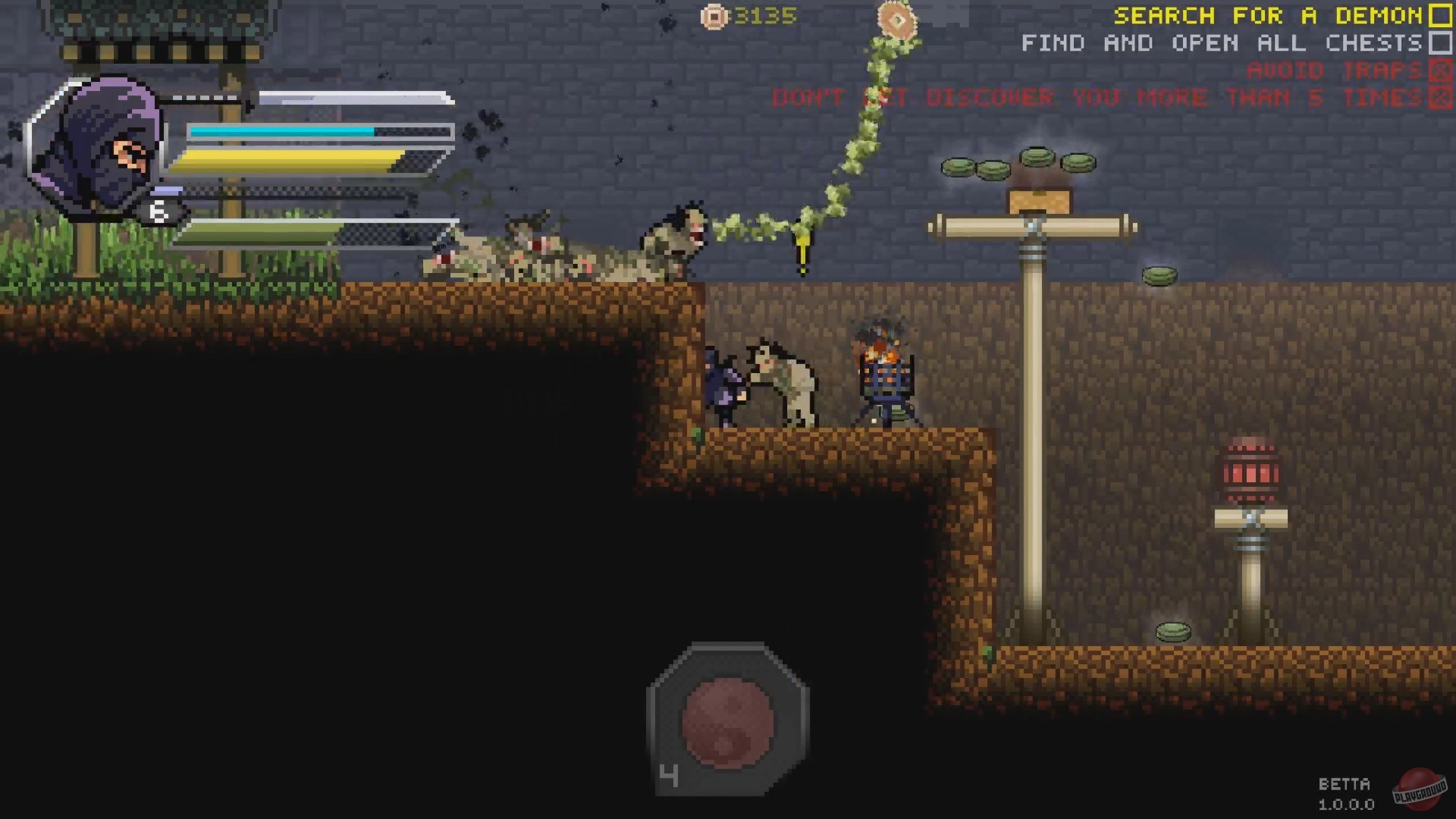Check the FIND AND OPEN ALL CHESTS box
The image size is (1456, 819).
1439,43
